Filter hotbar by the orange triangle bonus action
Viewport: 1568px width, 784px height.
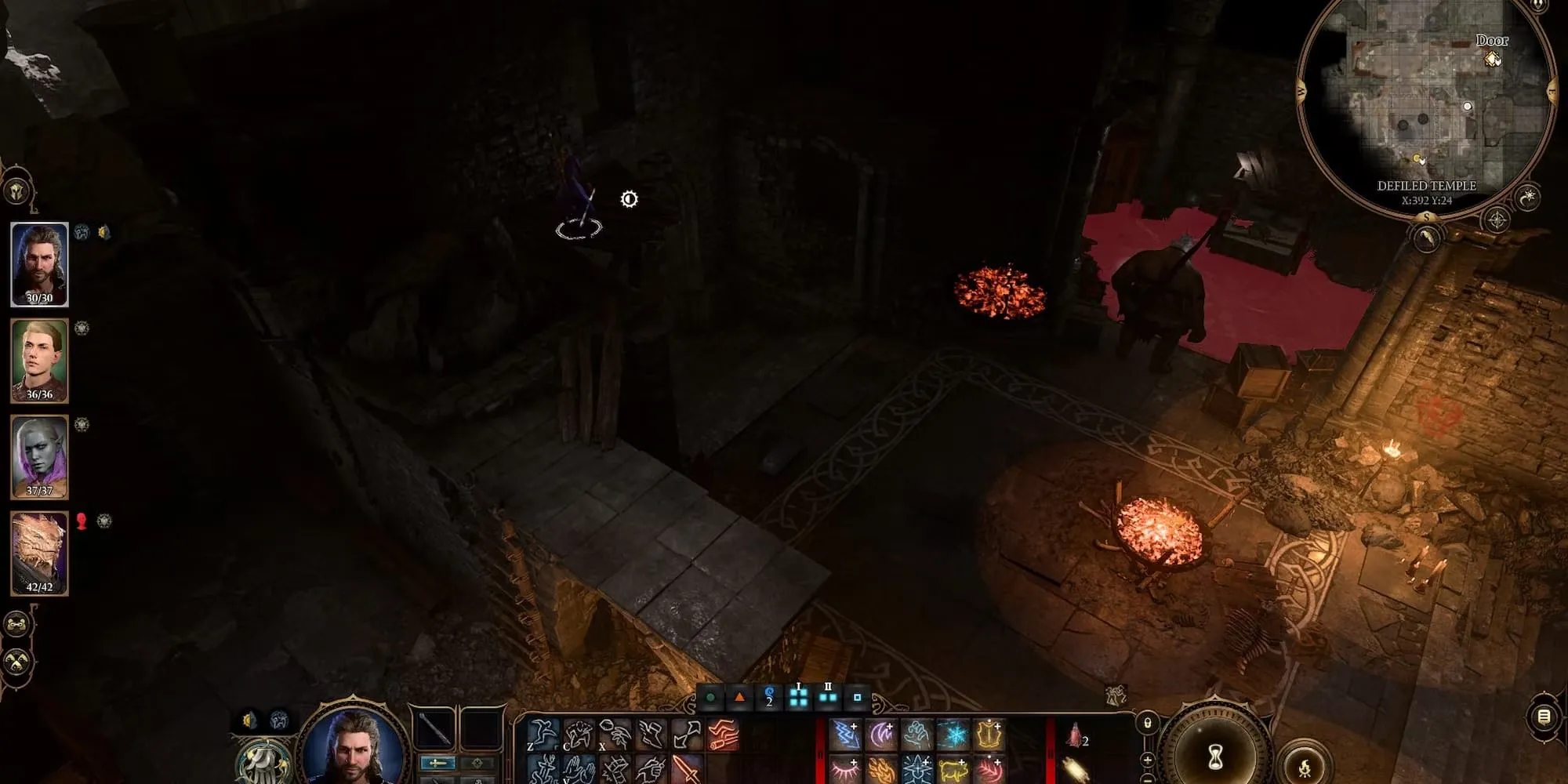tap(739, 697)
